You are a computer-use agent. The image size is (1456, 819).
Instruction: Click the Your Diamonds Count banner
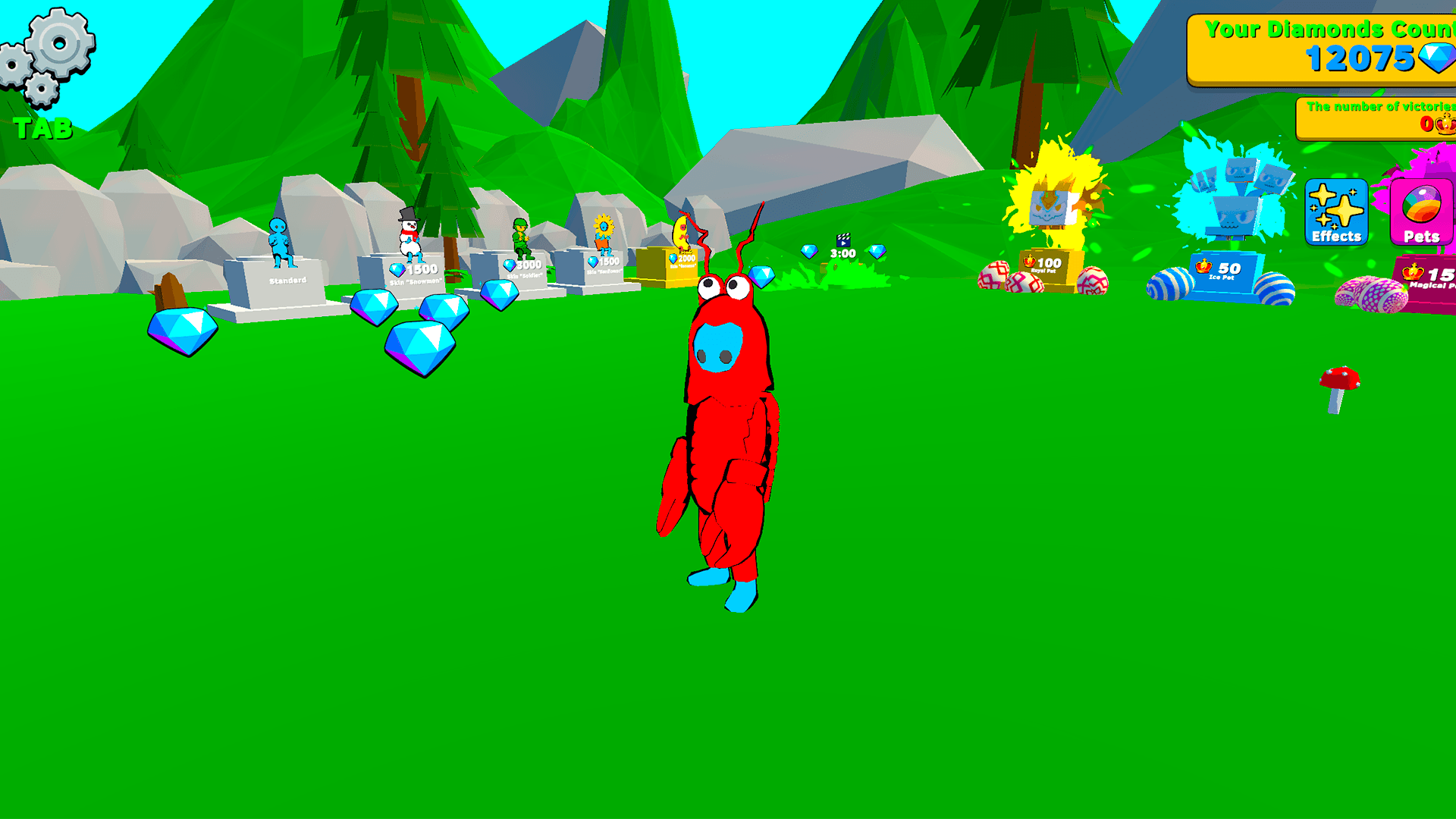[x=1327, y=45]
